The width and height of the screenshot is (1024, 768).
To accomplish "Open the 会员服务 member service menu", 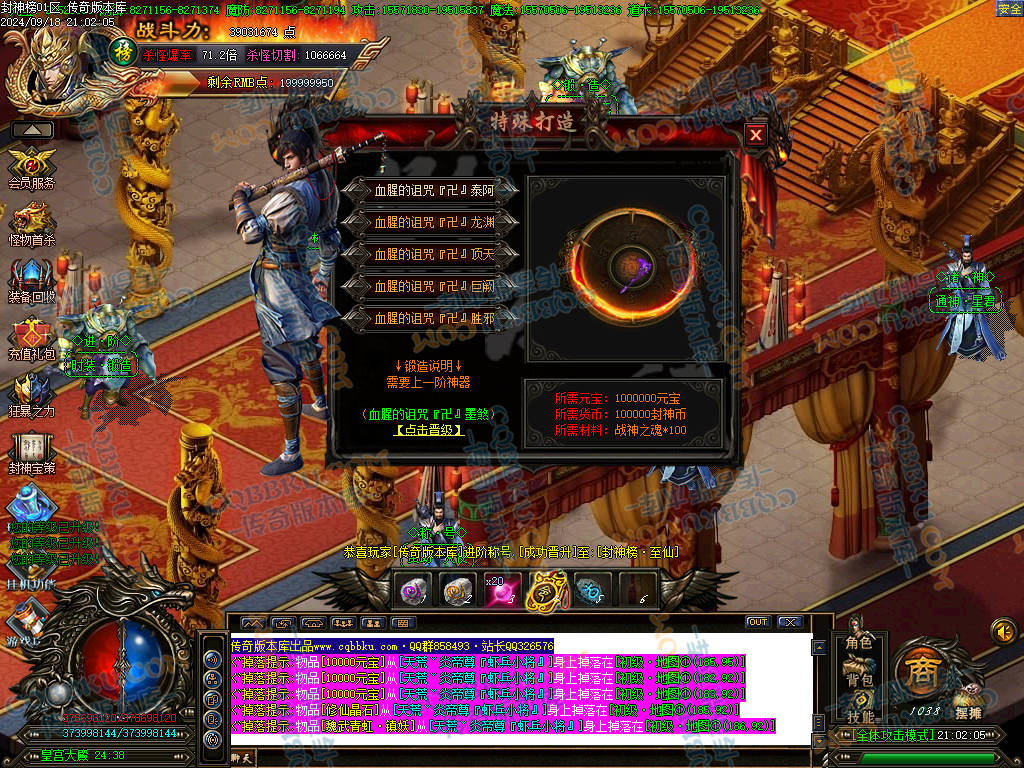I will [x=31, y=166].
